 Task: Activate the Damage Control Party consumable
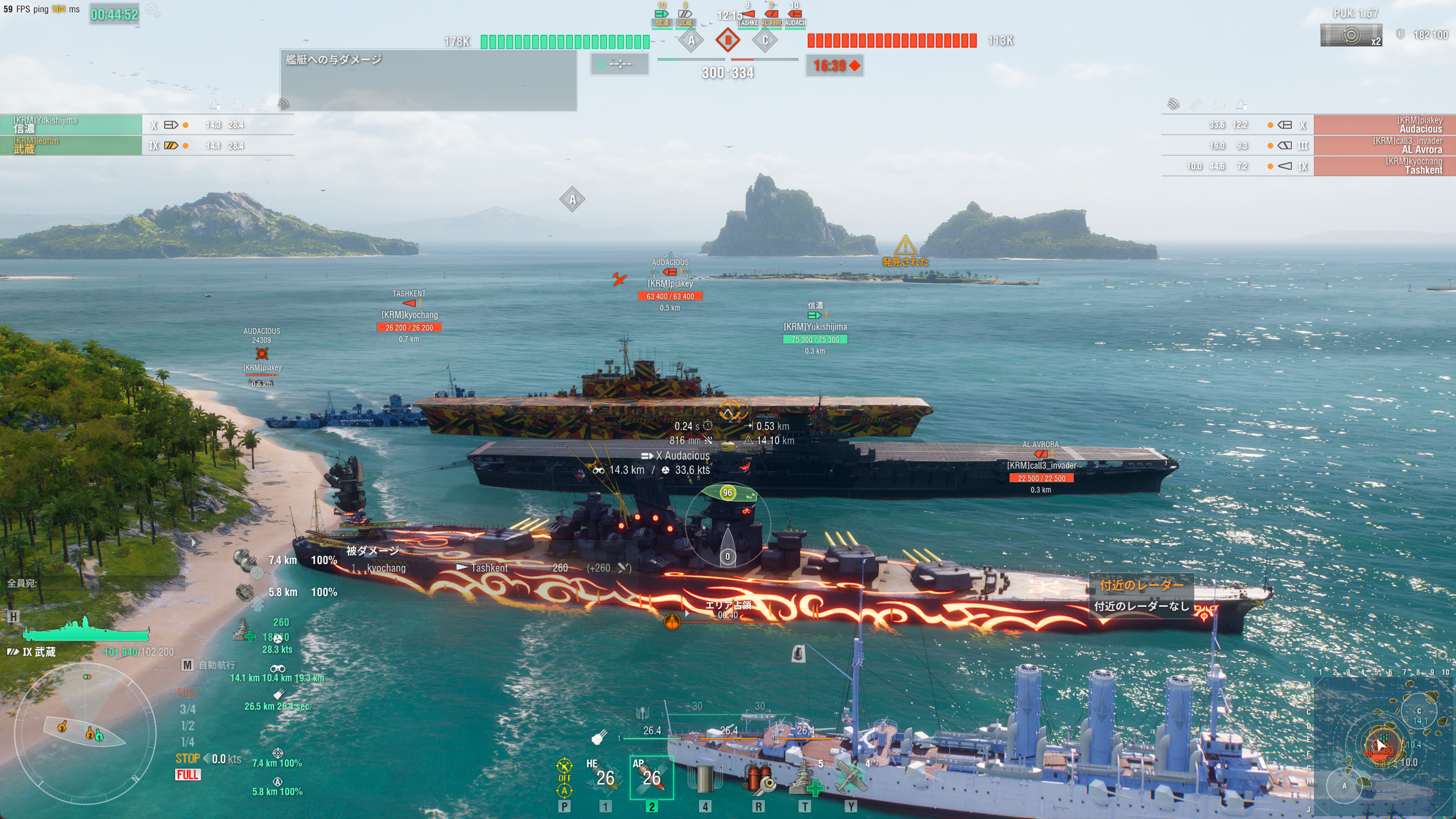[x=758, y=778]
